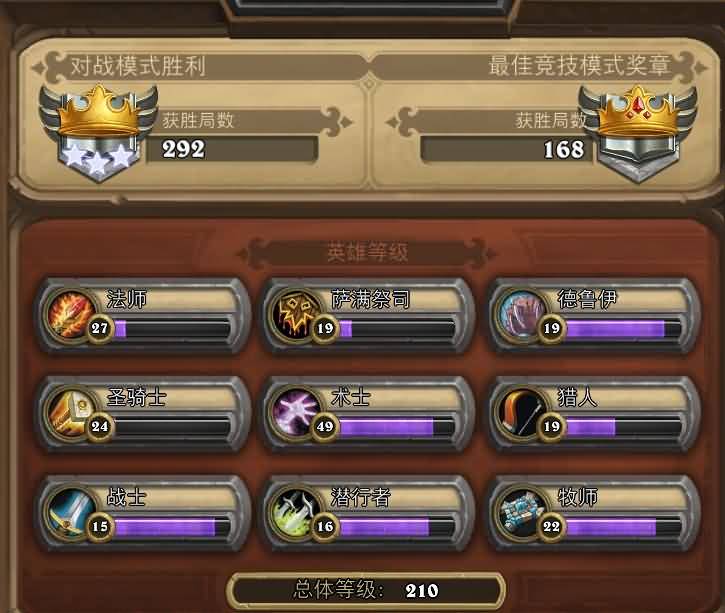The width and height of the screenshot is (725, 613).
Task: Click the 对战模式胜利 three-star crown medal
Action: [x=97, y=132]
